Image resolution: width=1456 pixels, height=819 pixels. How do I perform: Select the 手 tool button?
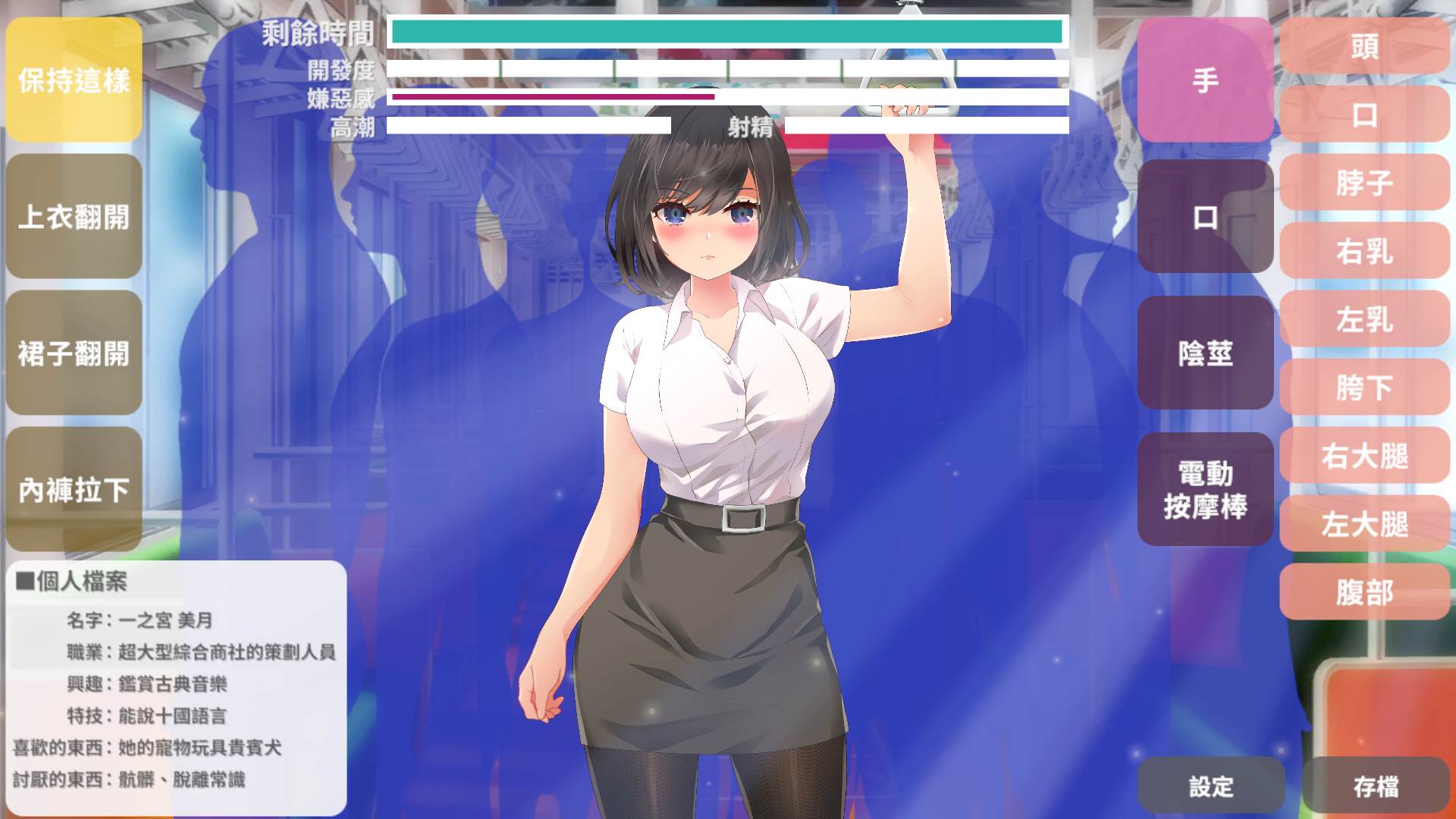coord(1205,80)
